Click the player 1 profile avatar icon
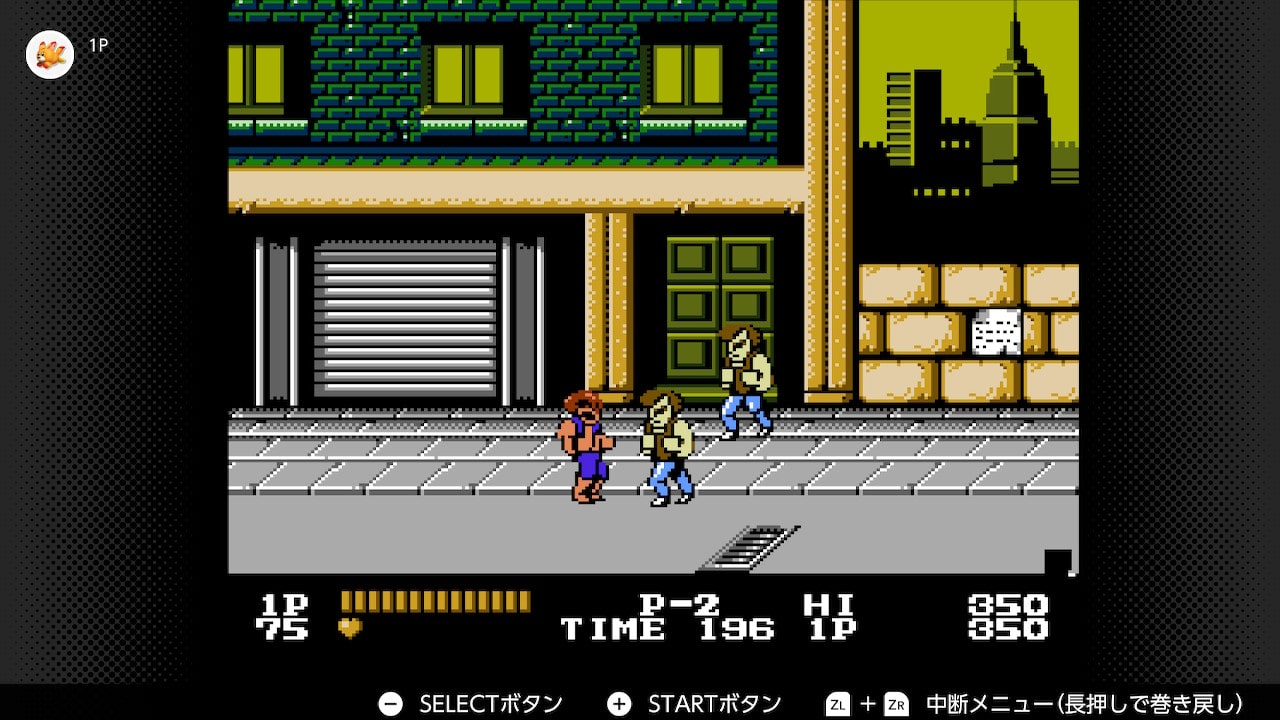Viewport: 1280px width, 720px height. point(50,54)
